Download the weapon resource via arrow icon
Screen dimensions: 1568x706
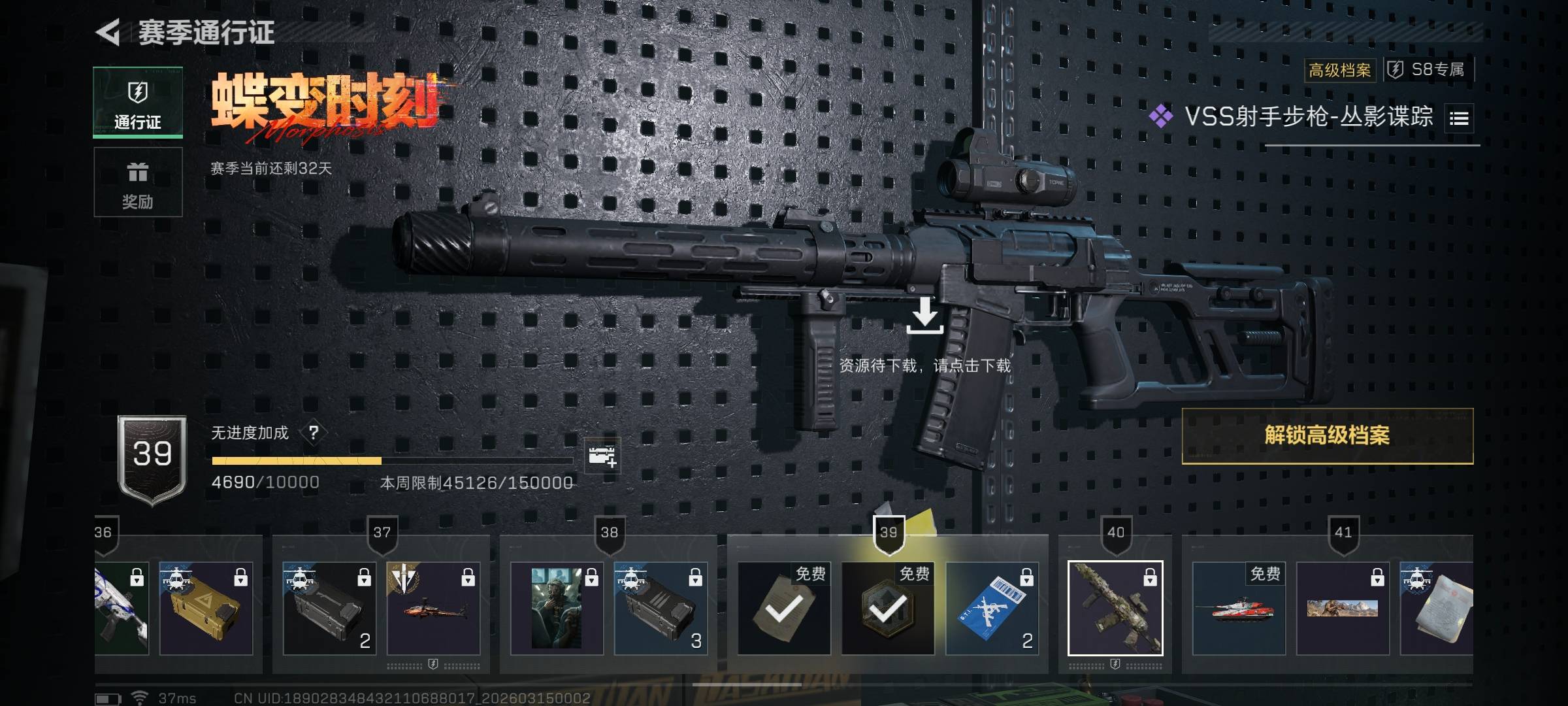[924, 316]
